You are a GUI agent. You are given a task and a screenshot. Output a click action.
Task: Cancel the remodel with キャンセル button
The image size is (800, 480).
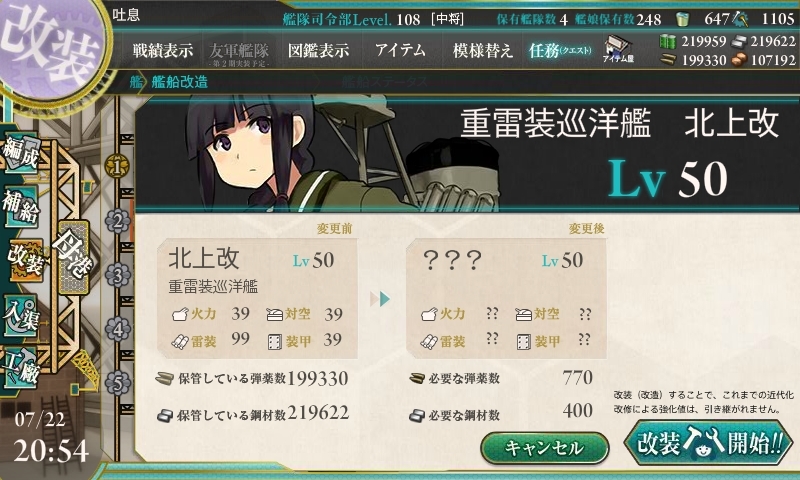(545, 447)
